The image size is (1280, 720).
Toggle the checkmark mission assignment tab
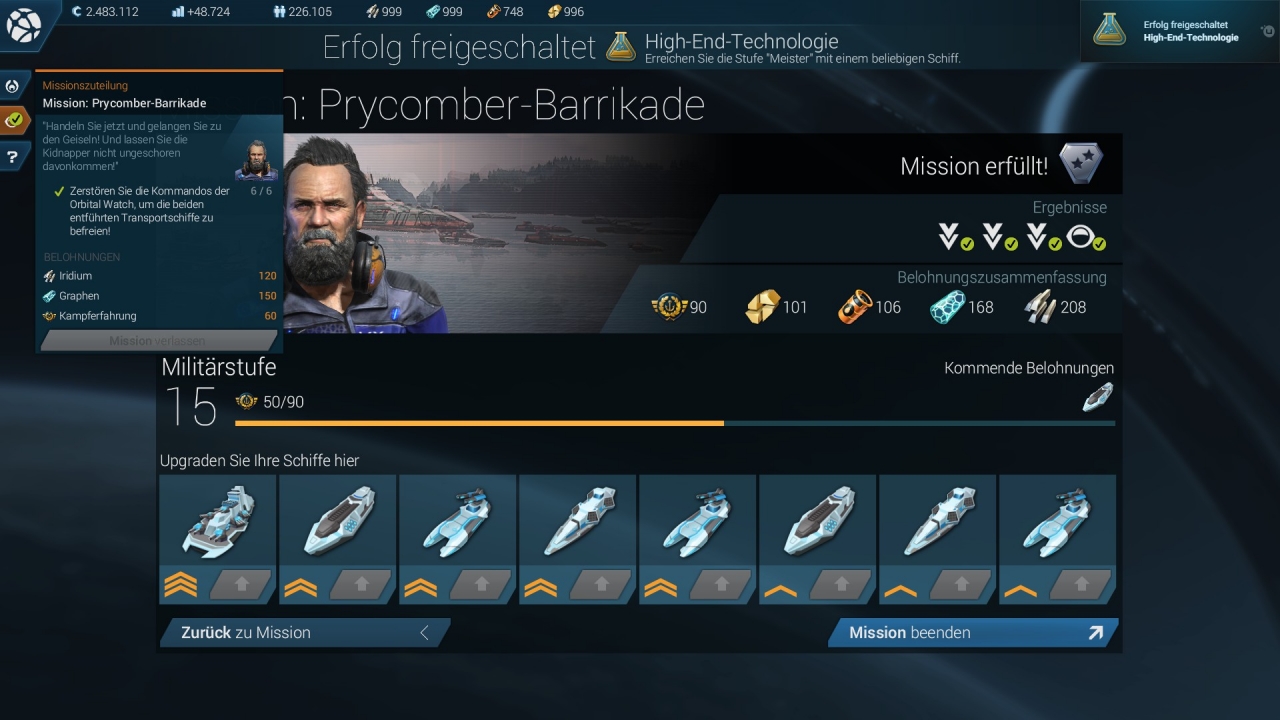(14, 120)
